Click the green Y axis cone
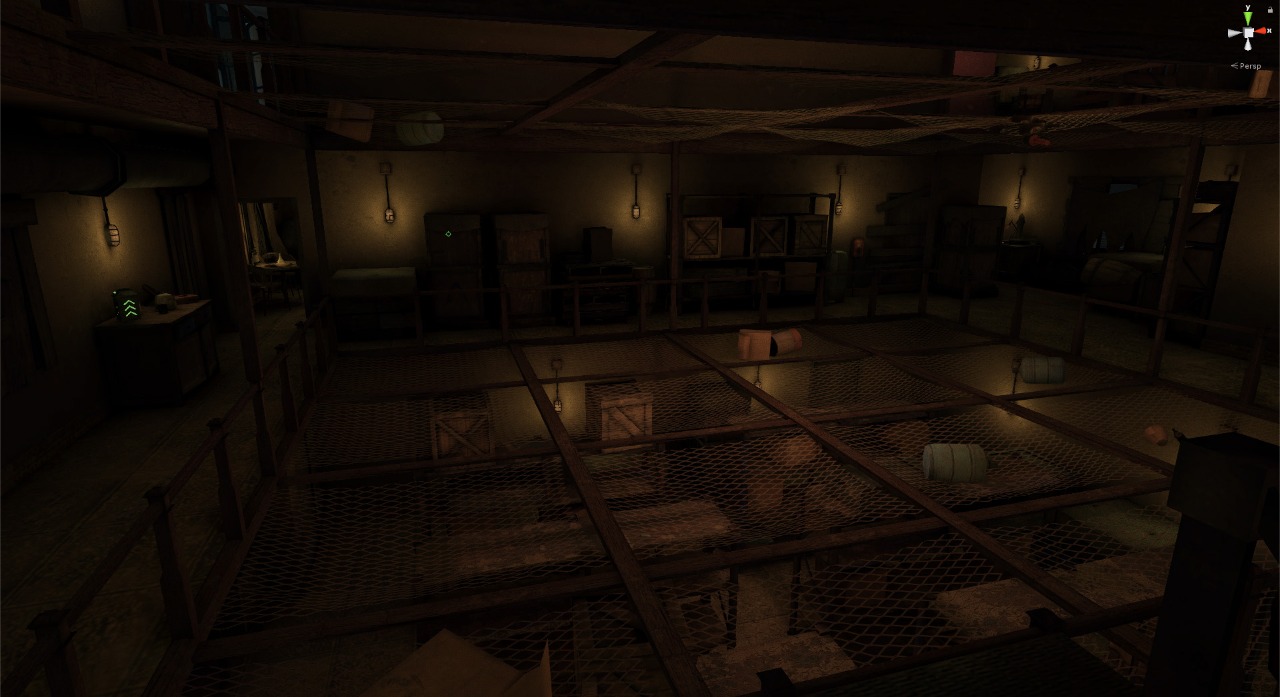 [1248, 17]
